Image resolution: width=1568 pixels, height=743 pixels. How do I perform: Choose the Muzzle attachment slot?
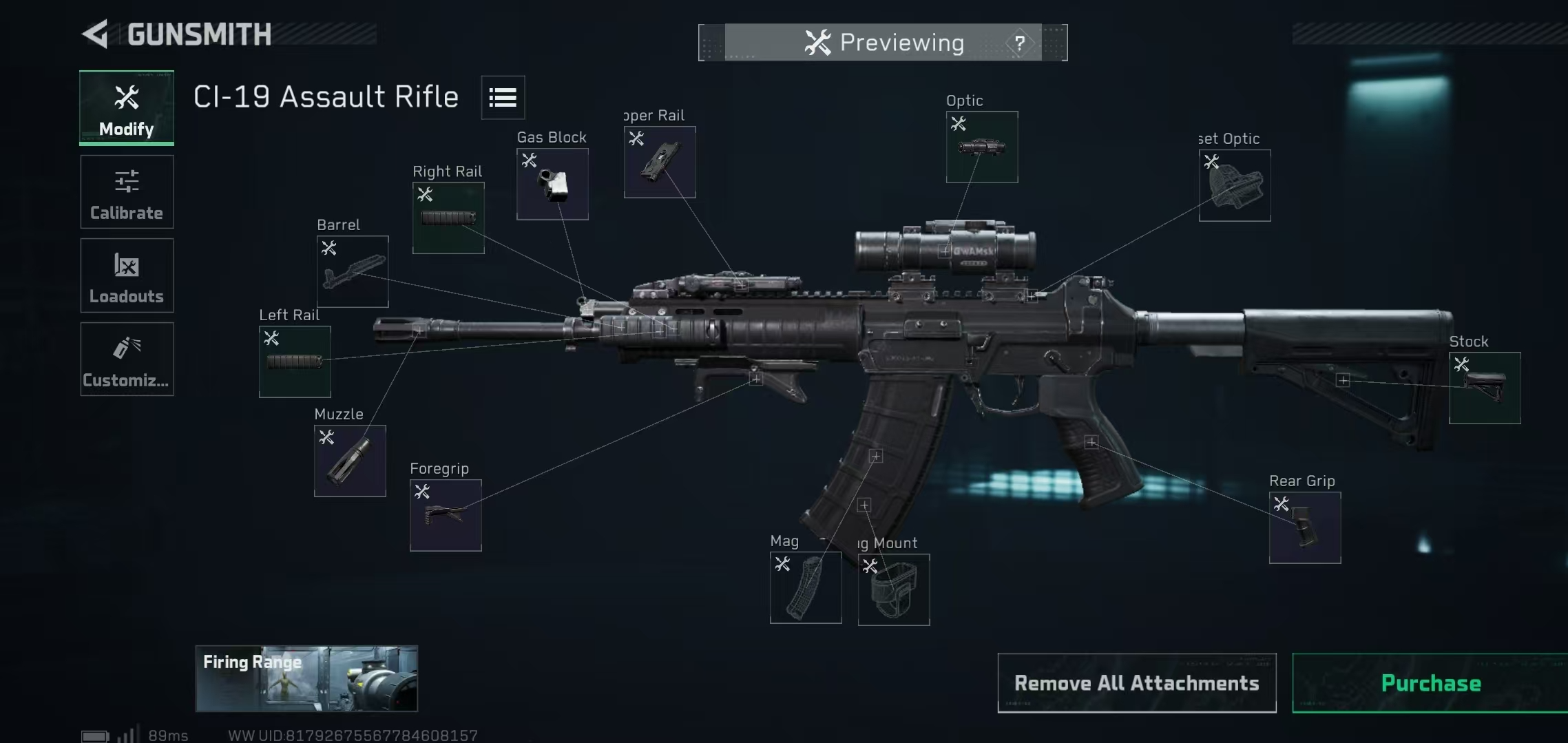coord(350,461)
